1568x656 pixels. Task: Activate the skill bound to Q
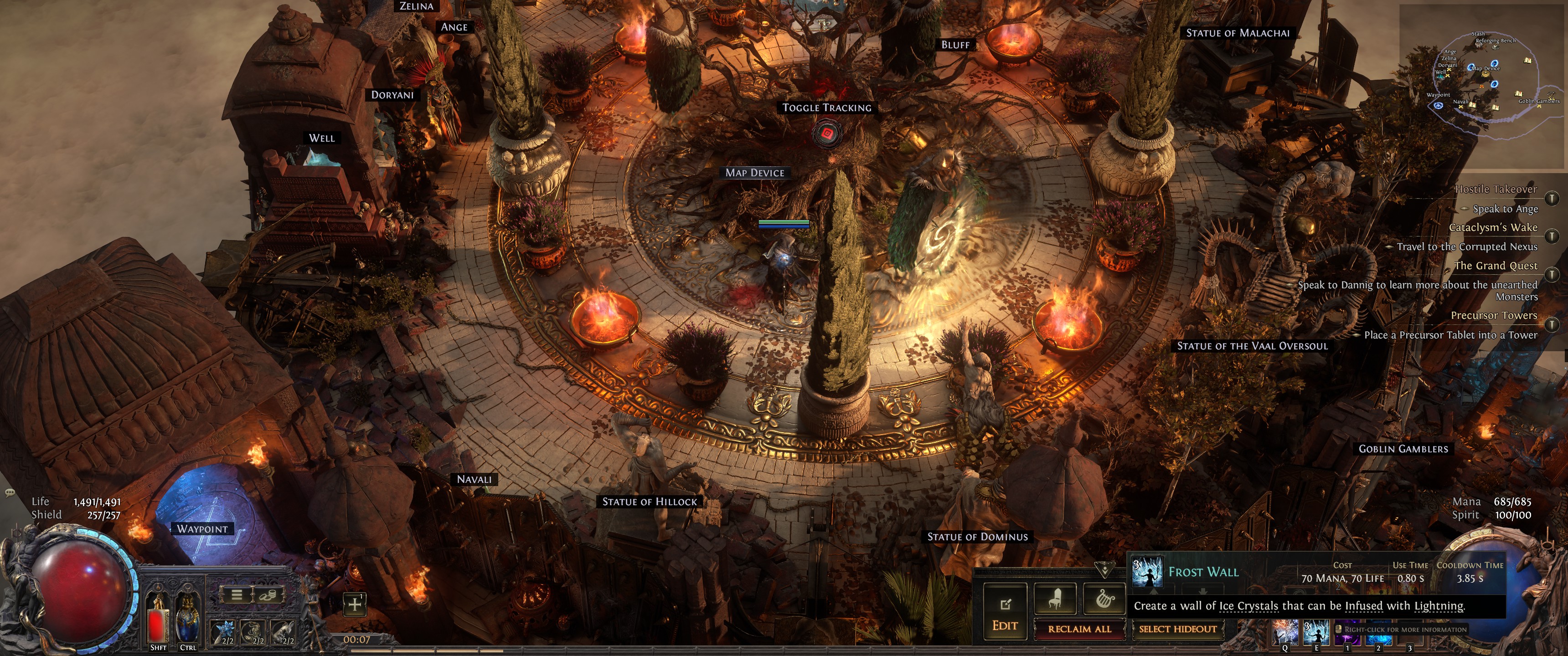tap(1284, 633)
